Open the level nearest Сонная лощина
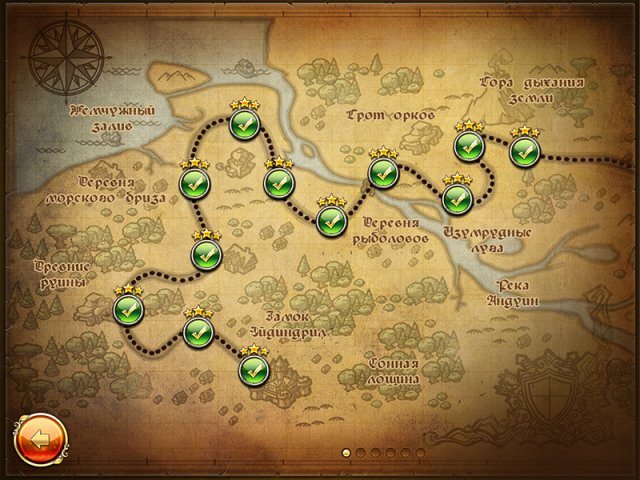640x480 pixels. click(254, 370)
